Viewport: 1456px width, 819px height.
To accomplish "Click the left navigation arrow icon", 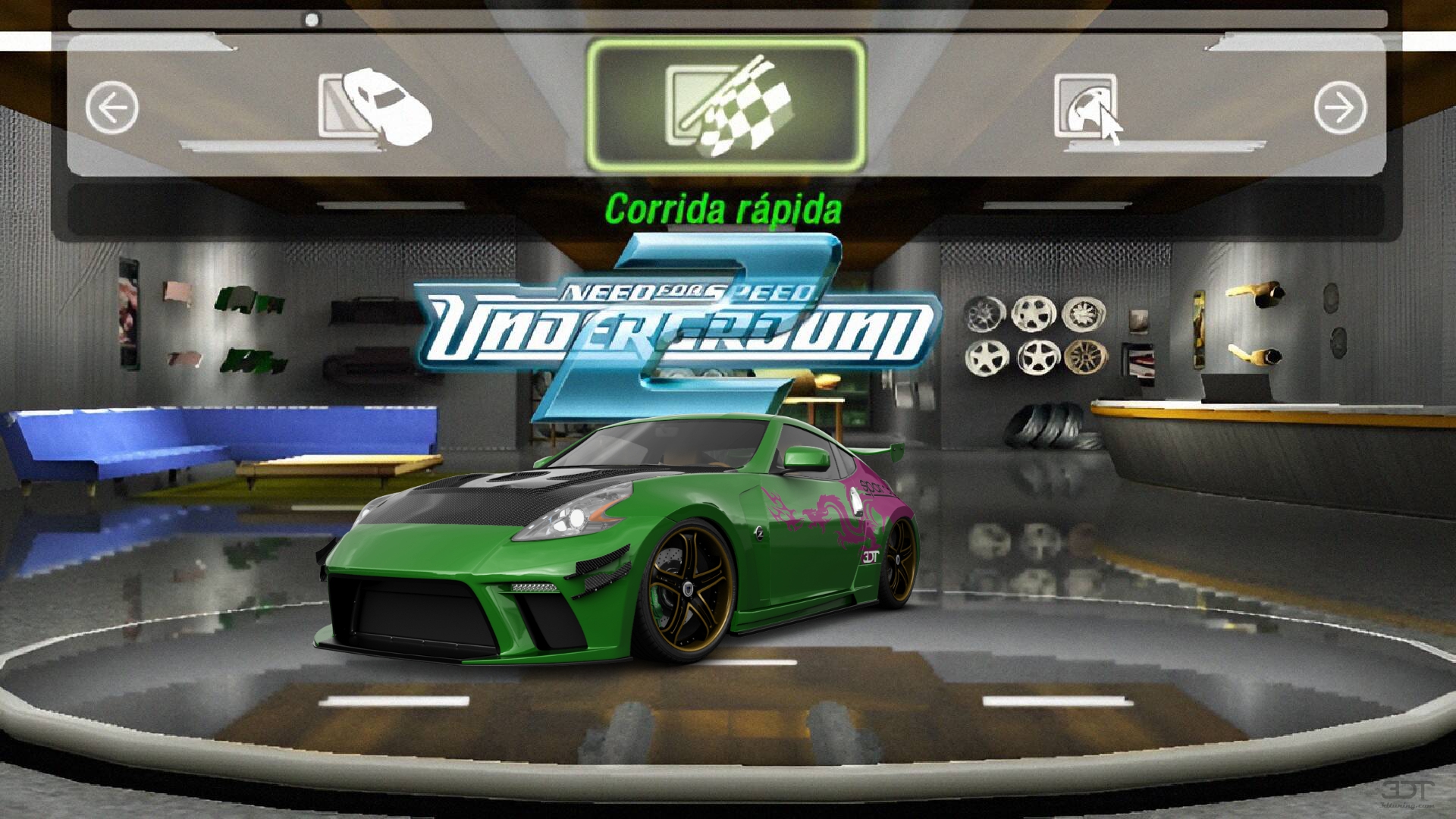I will pos(112,106).
